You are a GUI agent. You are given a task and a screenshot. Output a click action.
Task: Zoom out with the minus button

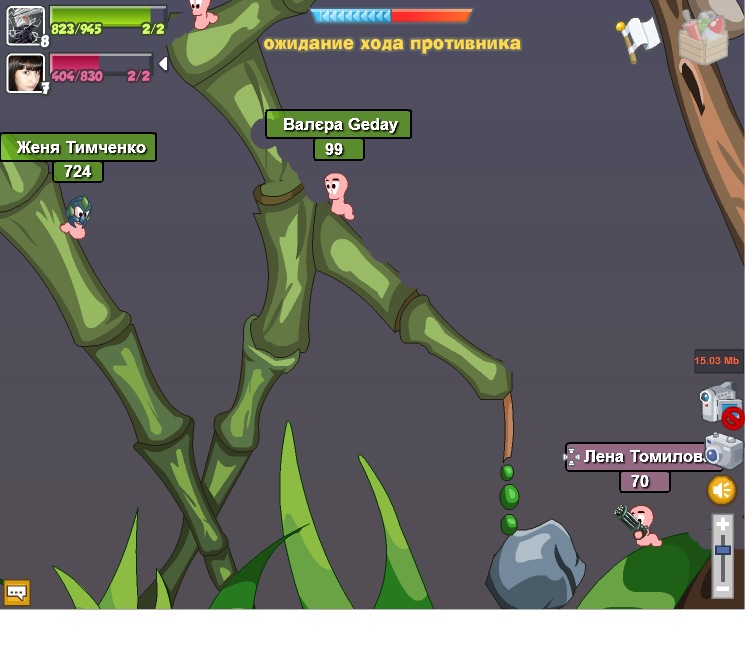[x=723, y=589]
